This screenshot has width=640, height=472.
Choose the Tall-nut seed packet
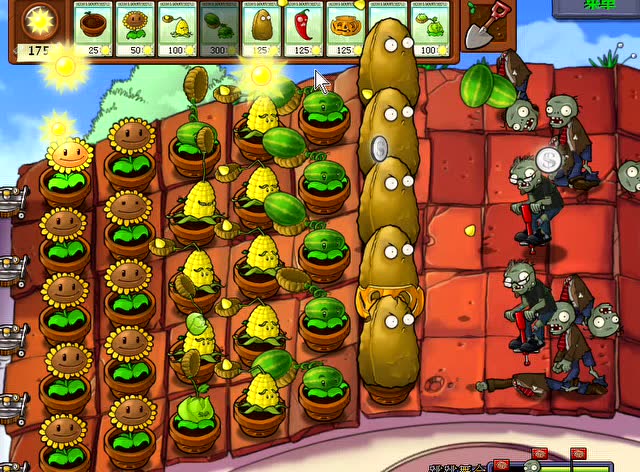click(x=262, y=26)
